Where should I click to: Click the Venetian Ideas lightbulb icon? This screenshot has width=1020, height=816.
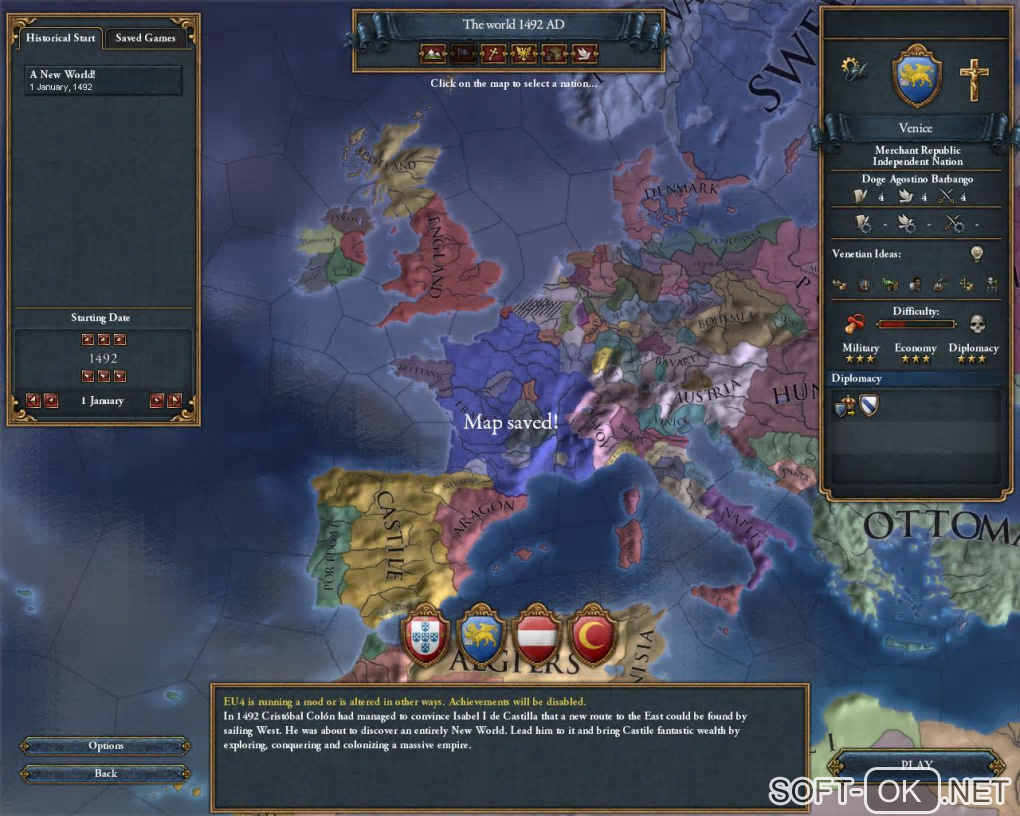976,254
